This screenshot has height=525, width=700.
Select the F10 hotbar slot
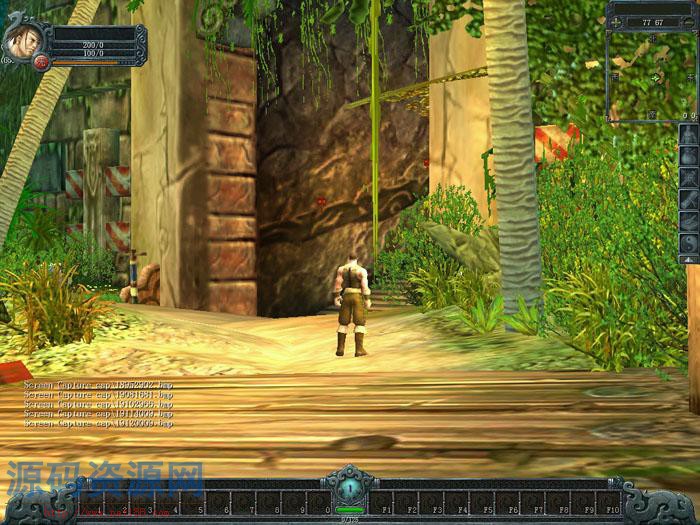click(x=609, y=502)
